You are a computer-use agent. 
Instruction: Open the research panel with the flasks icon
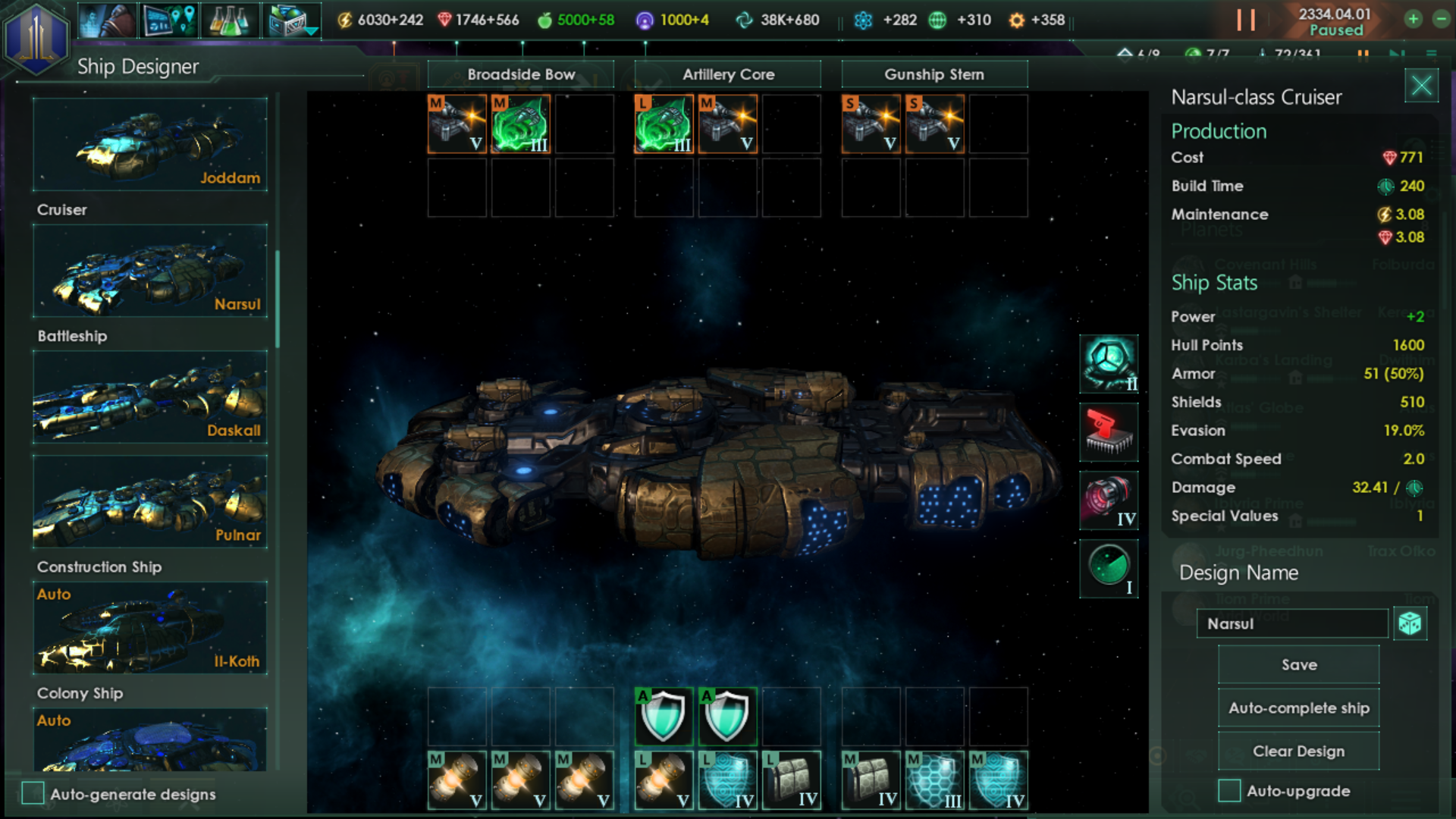[231, 20]
